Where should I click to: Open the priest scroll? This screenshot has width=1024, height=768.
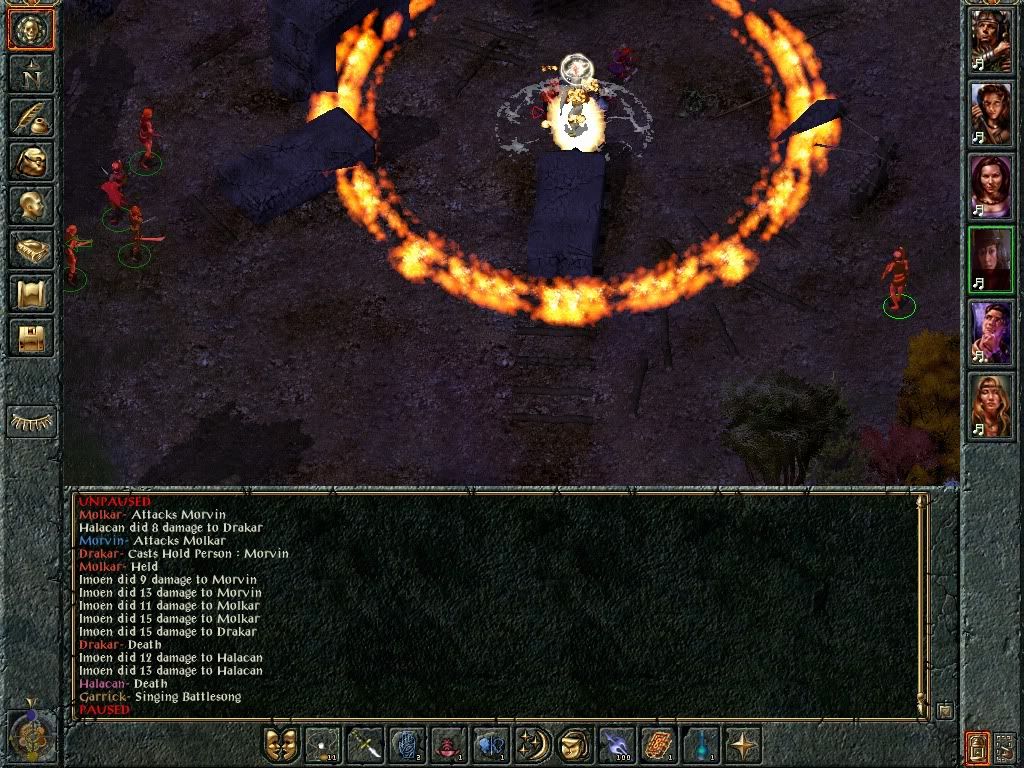[x=31, y=293]
